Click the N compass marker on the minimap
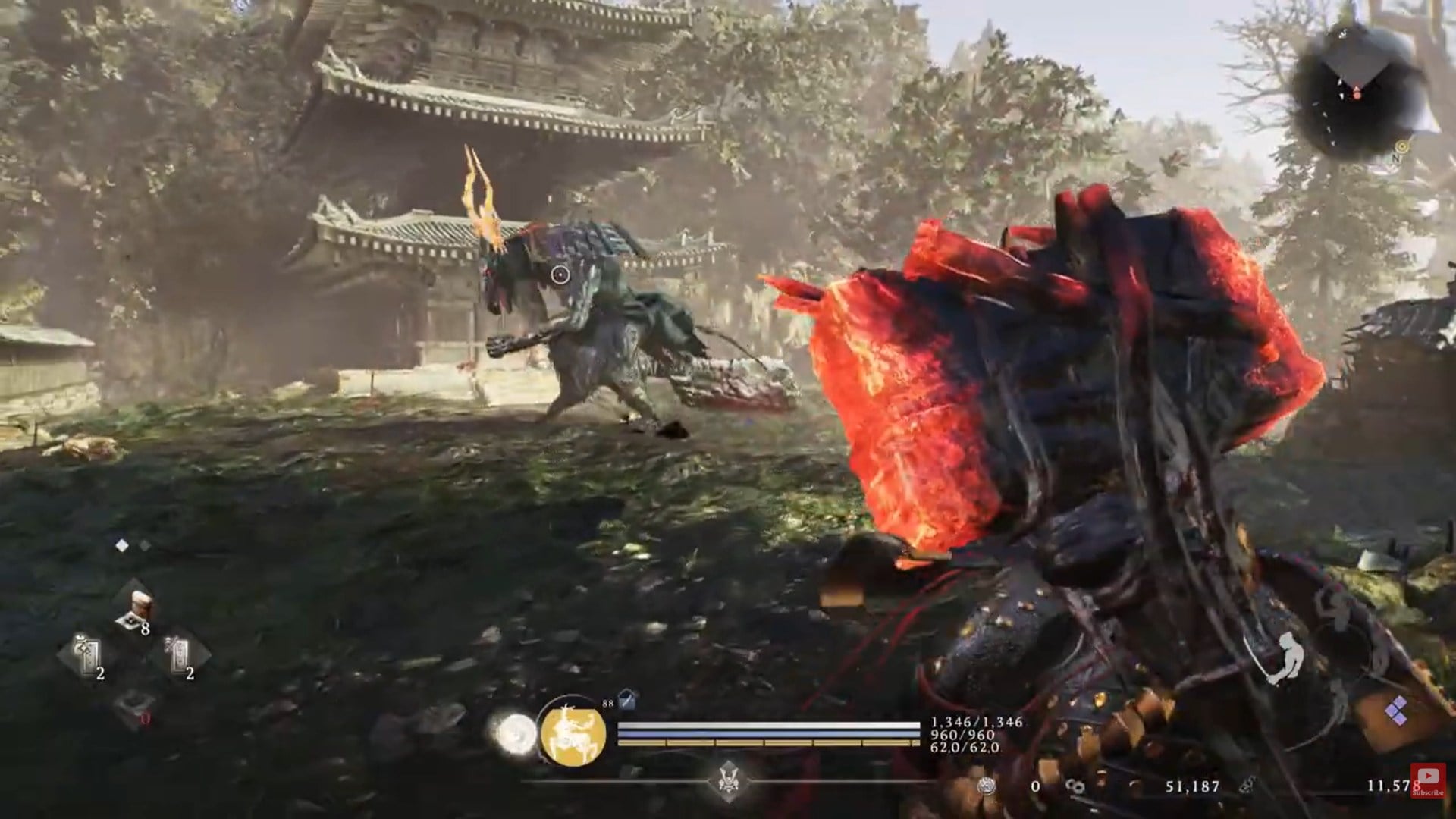Image resolution: width=1456 pixels, height=819 pixels. pyautogui.click(x=1395, y=157)
